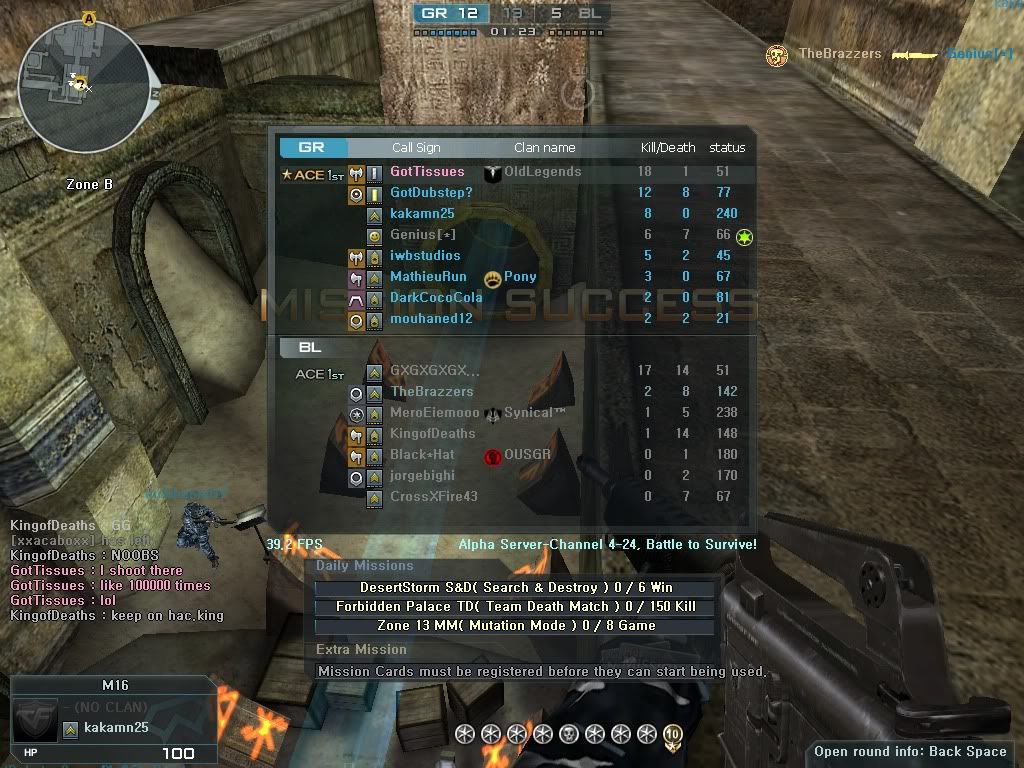The width and height of the screenshot is (1024, 768).
Task: Click the numbered 10 kill medal icon
Action: point(672,735)
